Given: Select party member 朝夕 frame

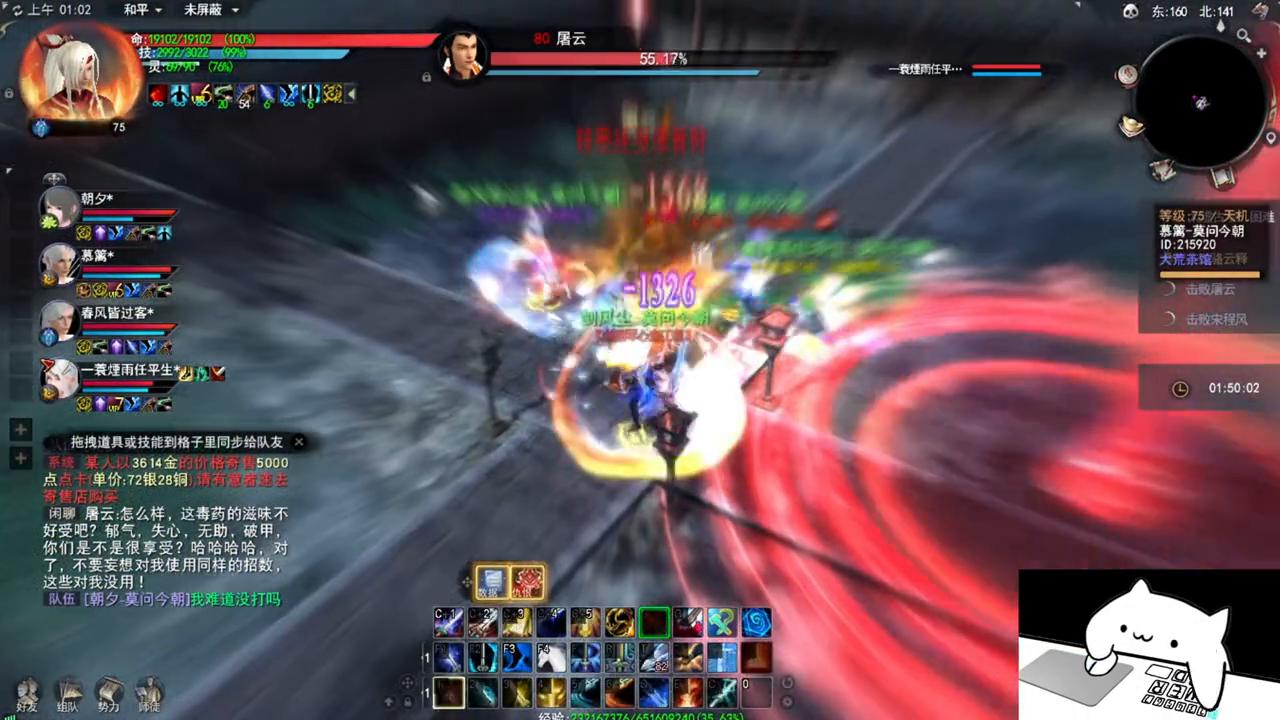Looking at the screenshot, I should 60,208.
